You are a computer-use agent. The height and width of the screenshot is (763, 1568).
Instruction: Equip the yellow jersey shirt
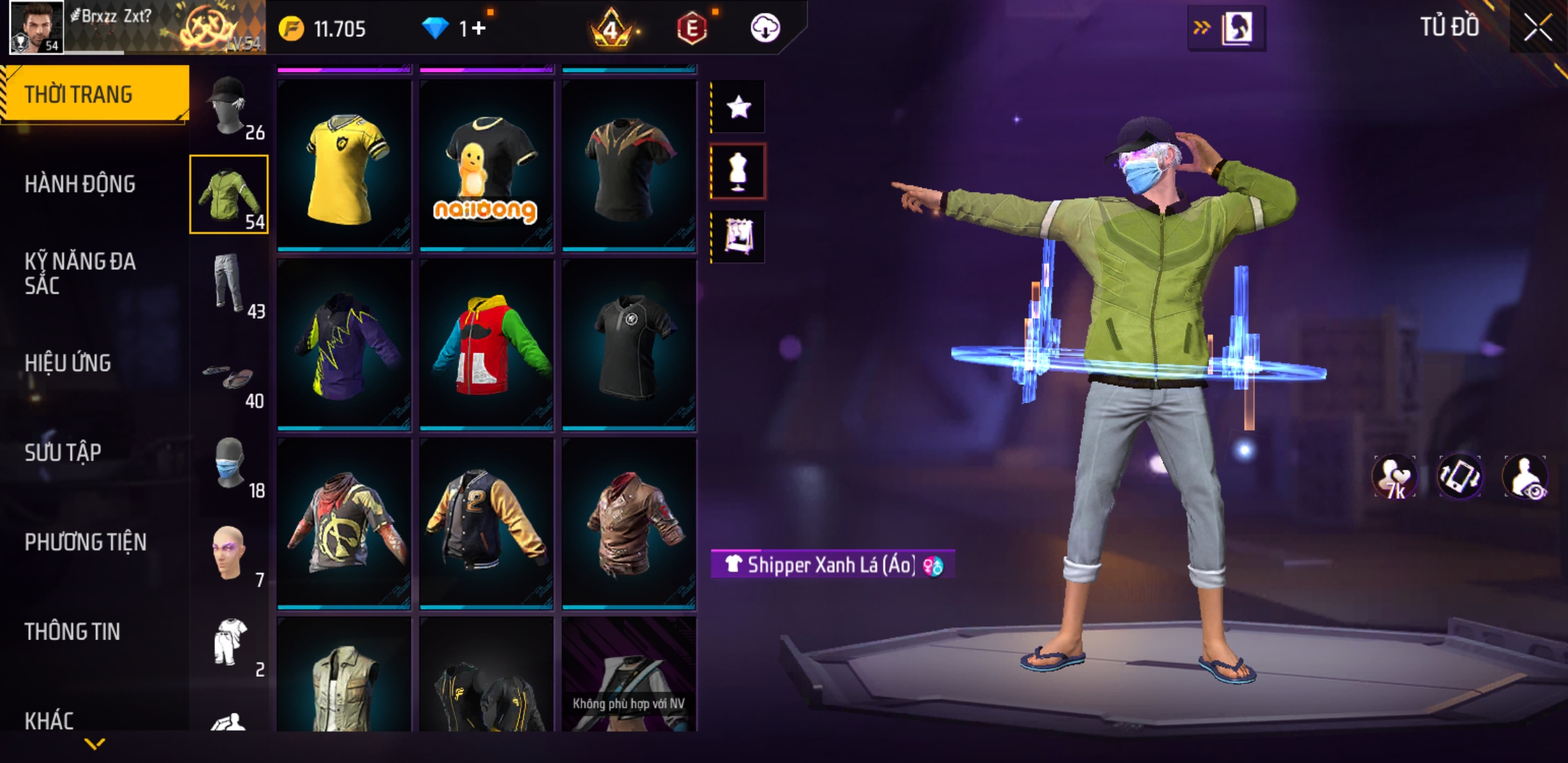pos(344,166)
